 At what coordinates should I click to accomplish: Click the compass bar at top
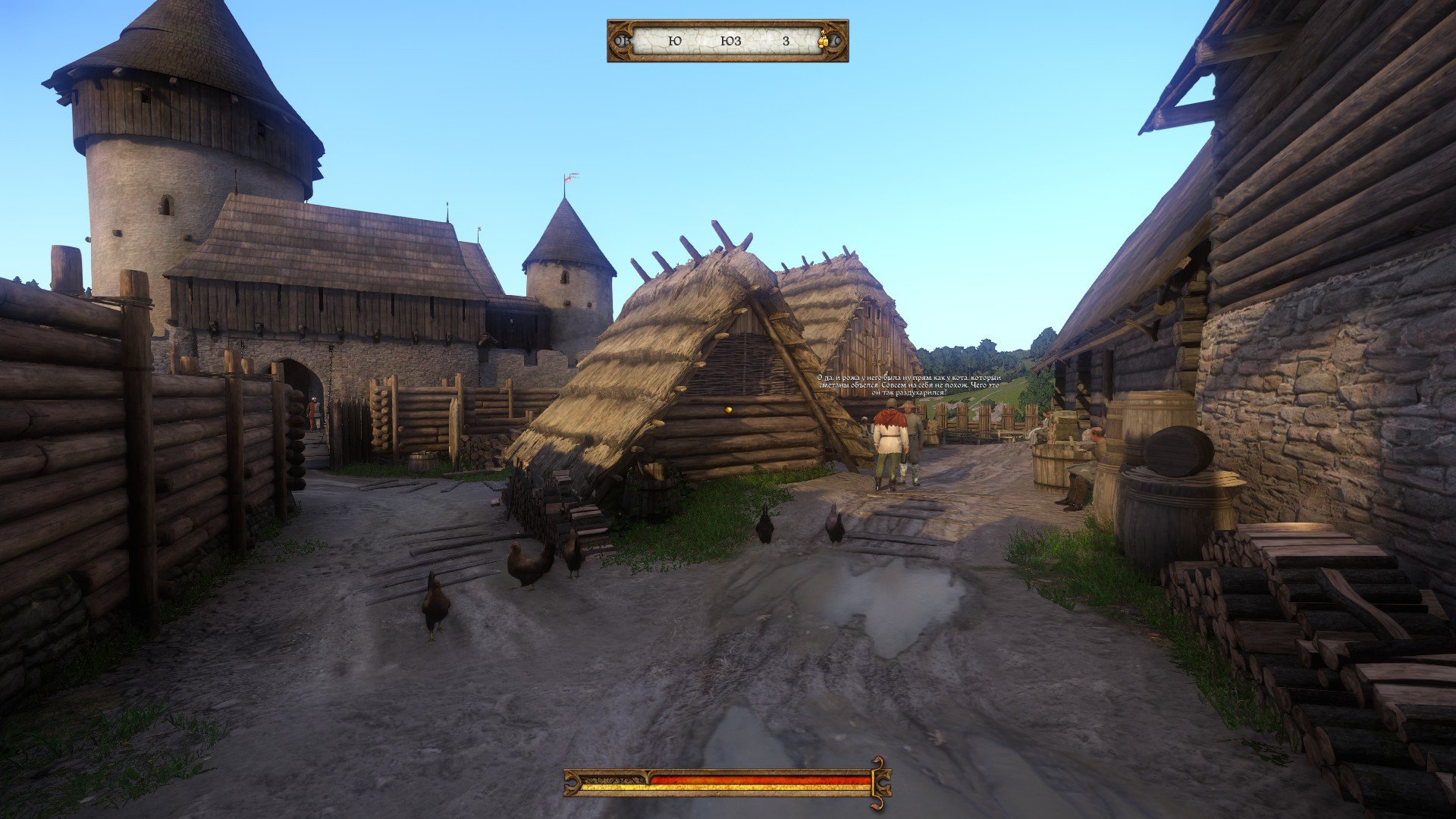click(726, 41)
